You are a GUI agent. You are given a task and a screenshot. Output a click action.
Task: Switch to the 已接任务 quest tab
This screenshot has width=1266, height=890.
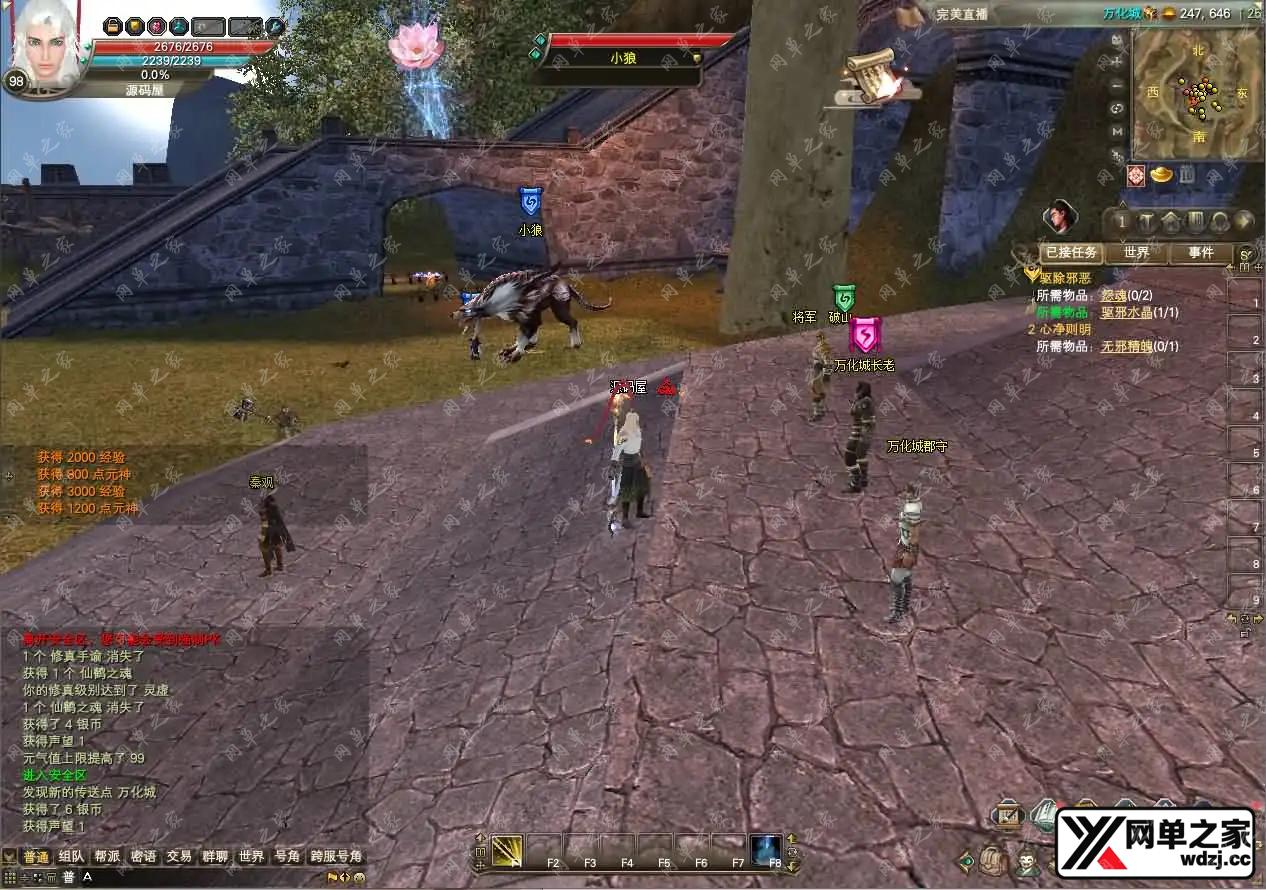point(1071,253)
